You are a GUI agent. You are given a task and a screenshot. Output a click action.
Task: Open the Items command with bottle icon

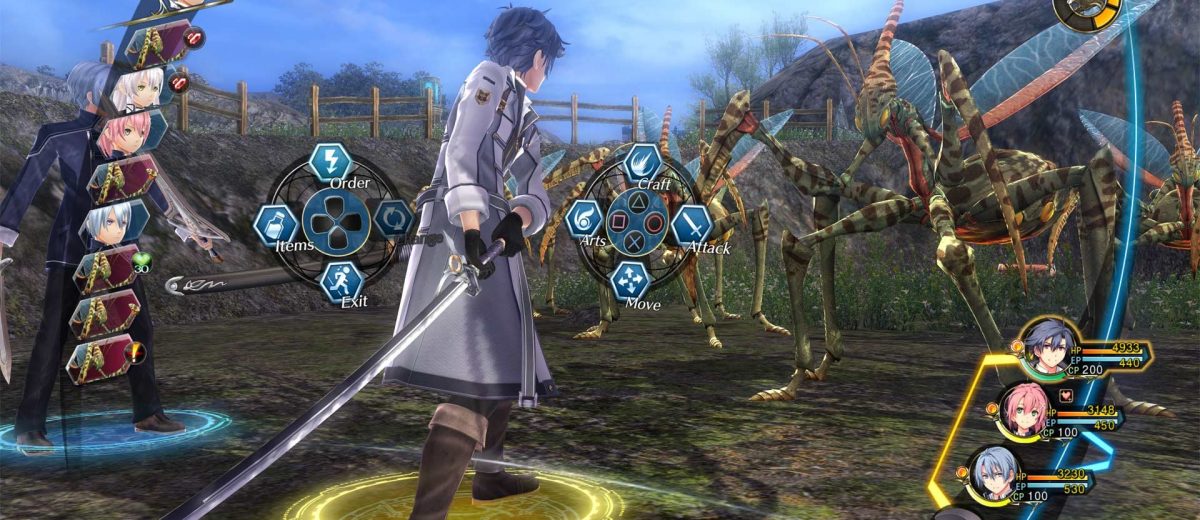[275, 223]
